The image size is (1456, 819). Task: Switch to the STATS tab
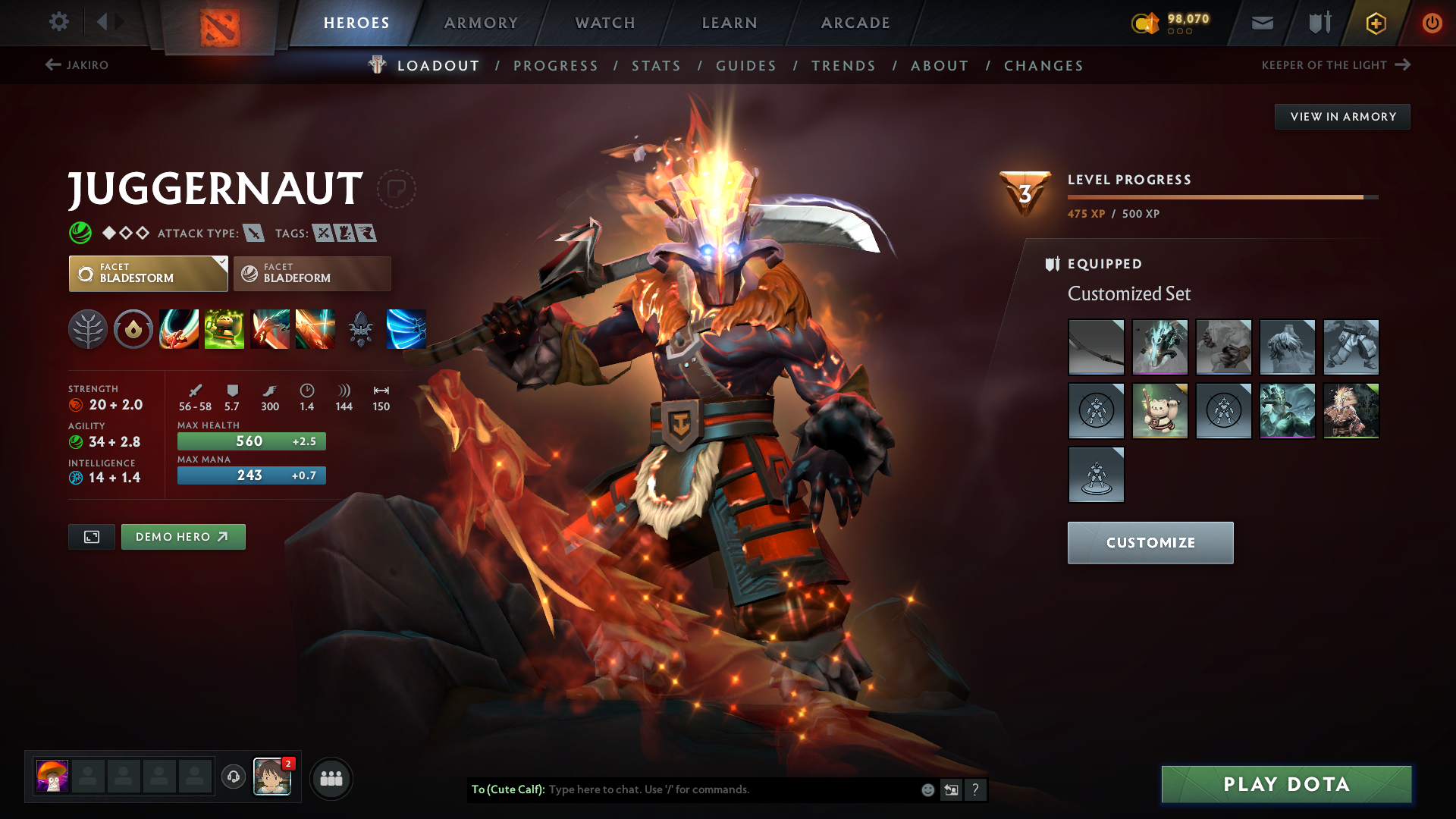[657, 65]
